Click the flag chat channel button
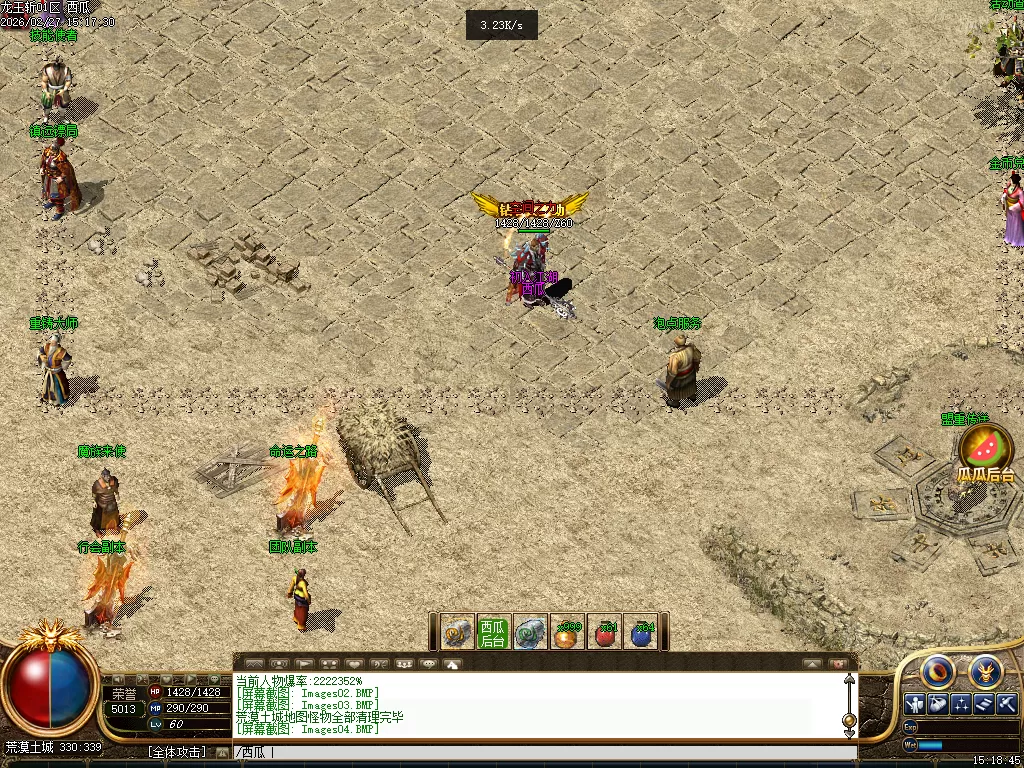This screenshot has width=1024, height=768. 304,663
